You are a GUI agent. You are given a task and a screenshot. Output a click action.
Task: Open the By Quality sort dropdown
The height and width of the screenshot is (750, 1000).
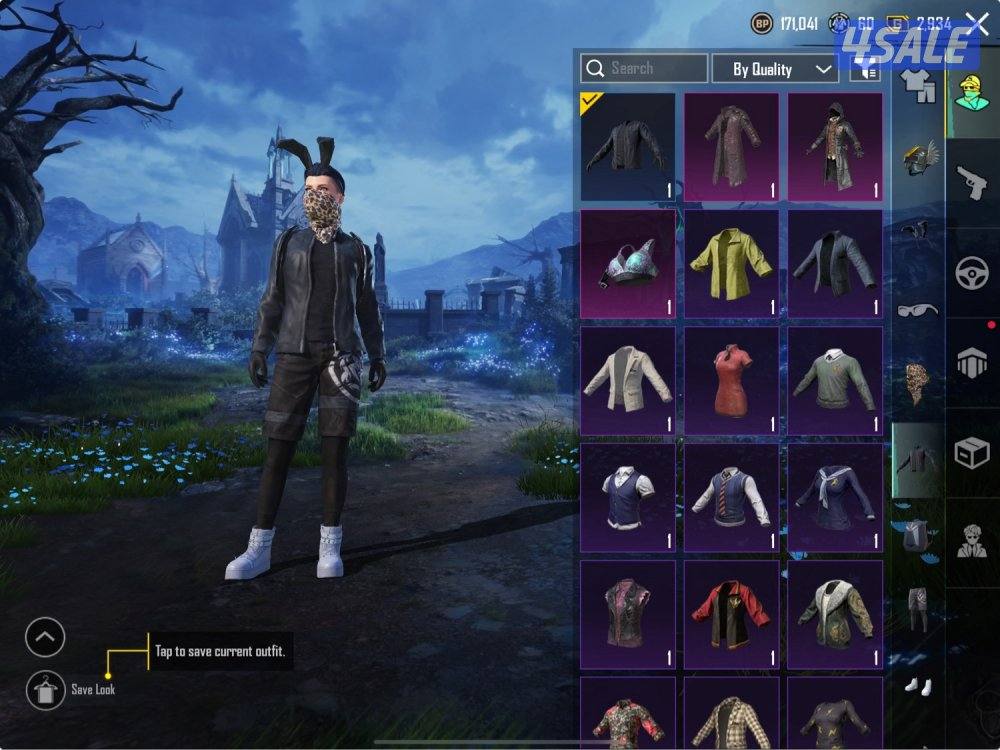pyautogui.click(x=775, y=69)
